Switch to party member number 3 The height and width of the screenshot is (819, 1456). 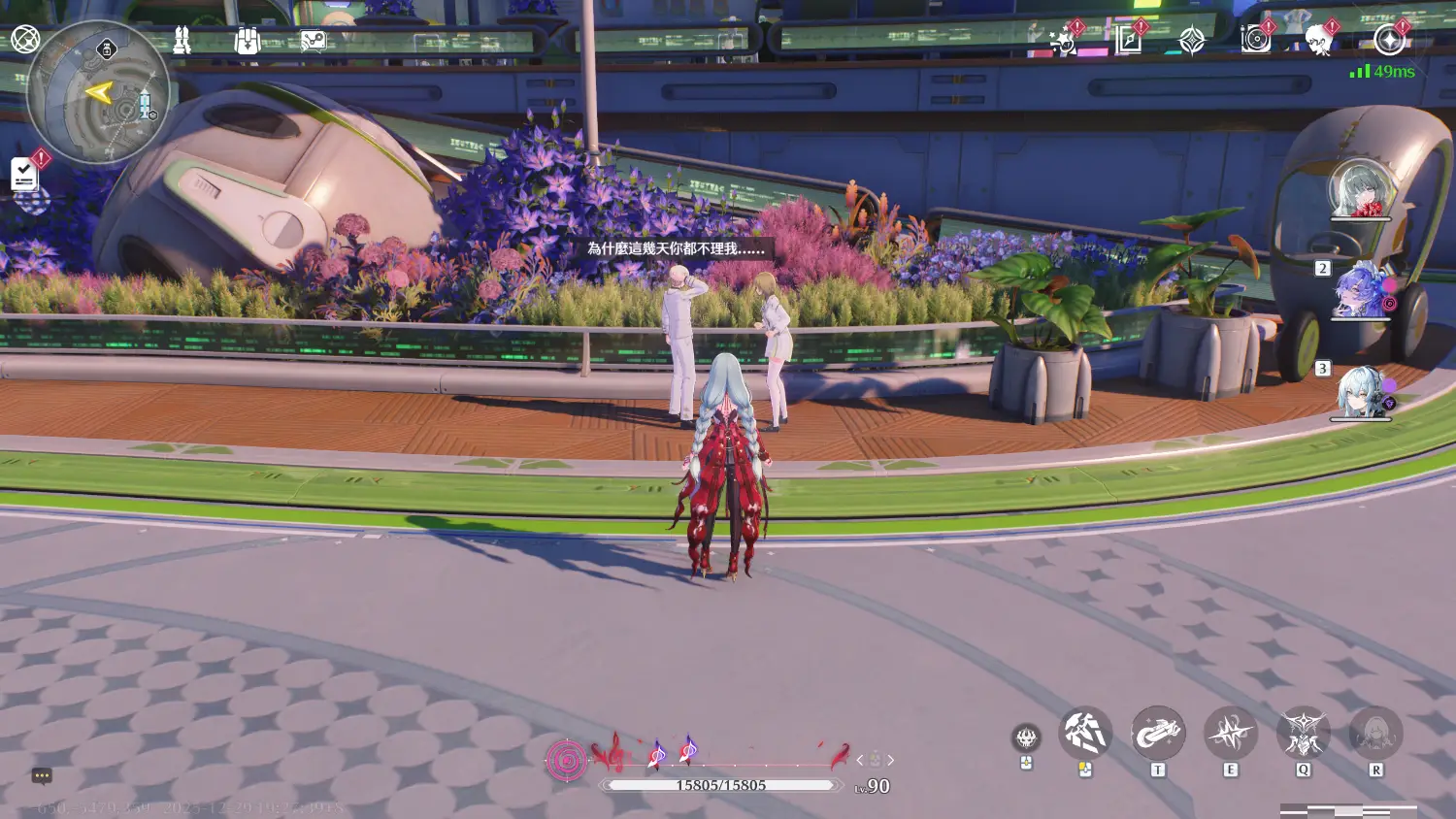[x=1362, y=391]
